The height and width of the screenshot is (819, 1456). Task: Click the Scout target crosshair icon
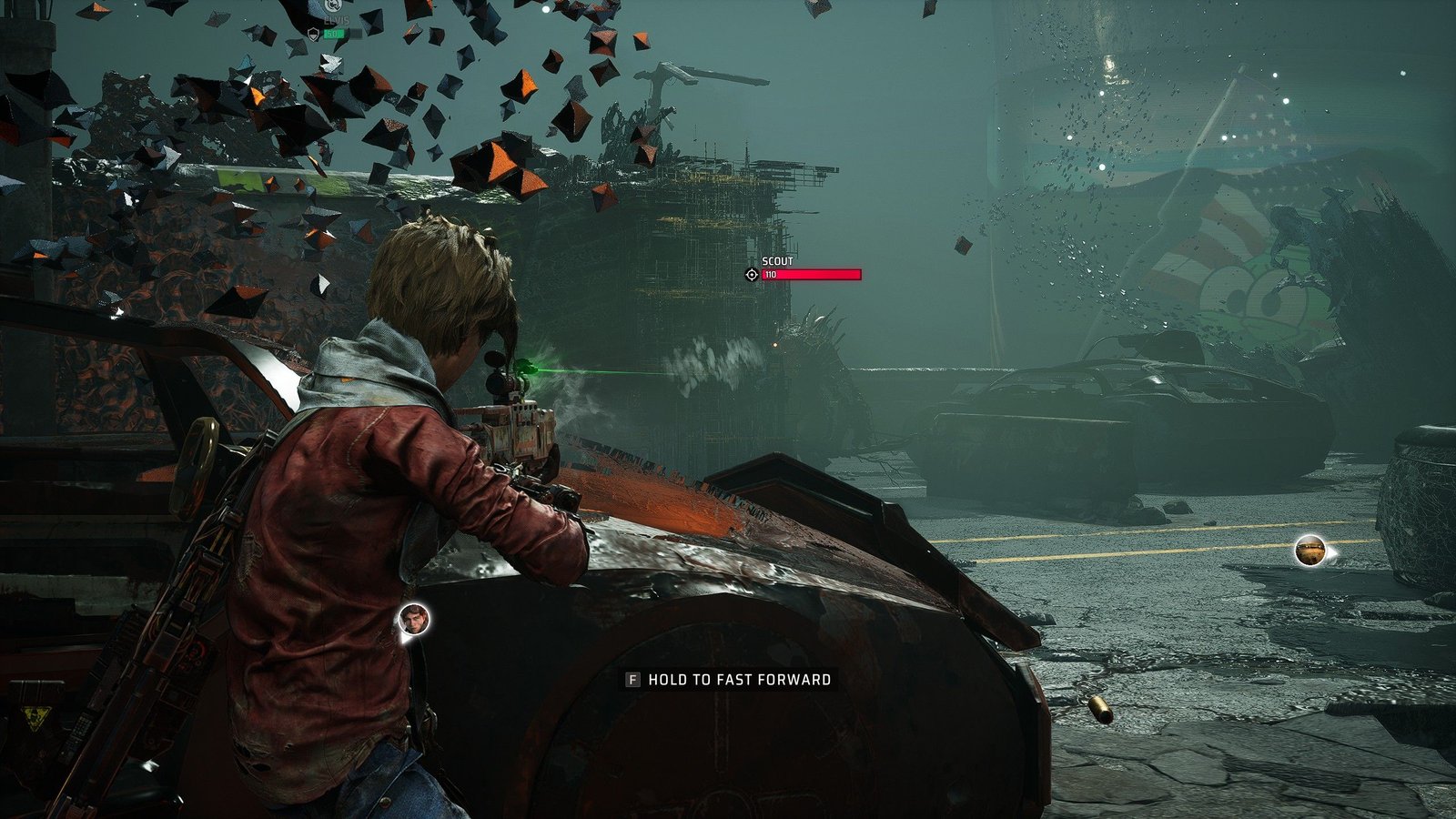(752, 274)
